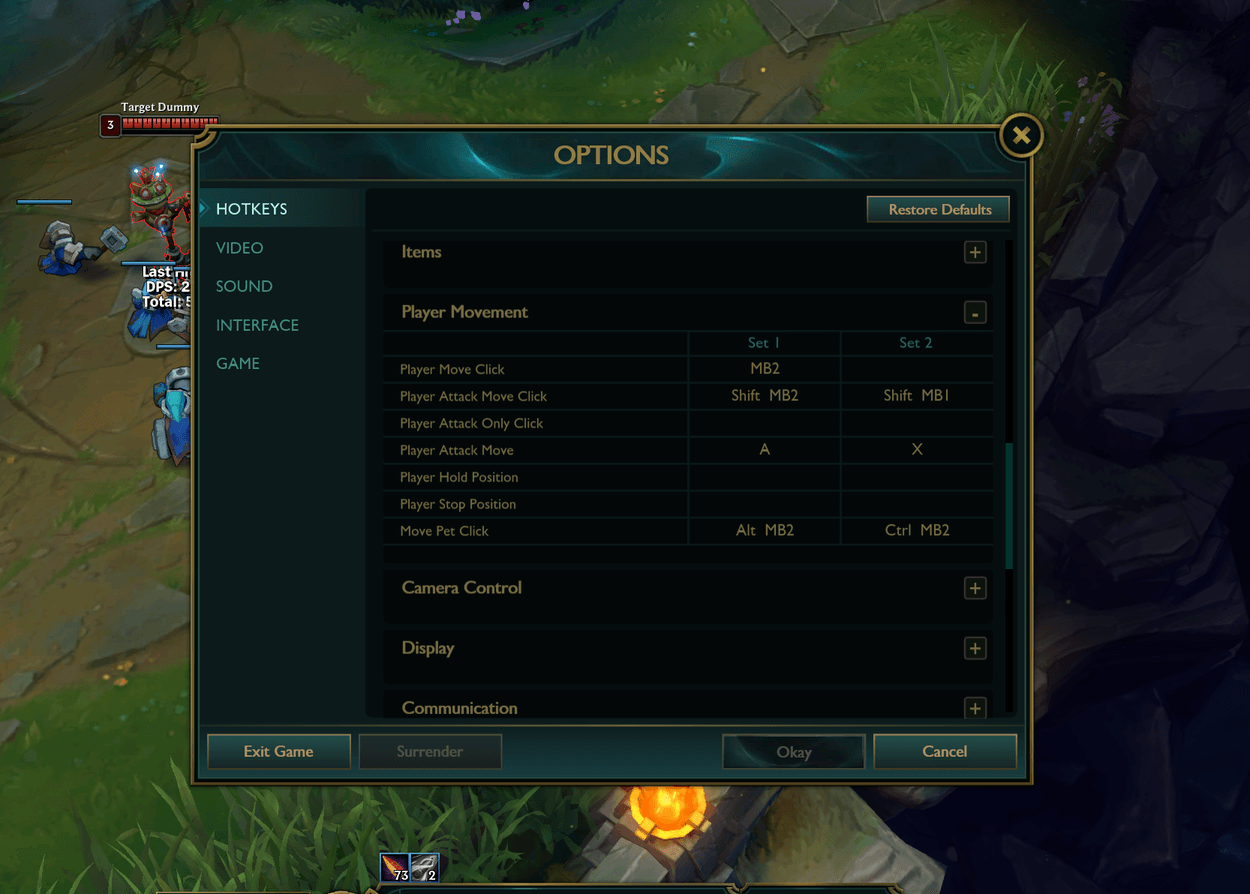1250x894 pixels.
Task: Change Player Attack Move Click Shift MB1 binding
Action: [916, 396]
